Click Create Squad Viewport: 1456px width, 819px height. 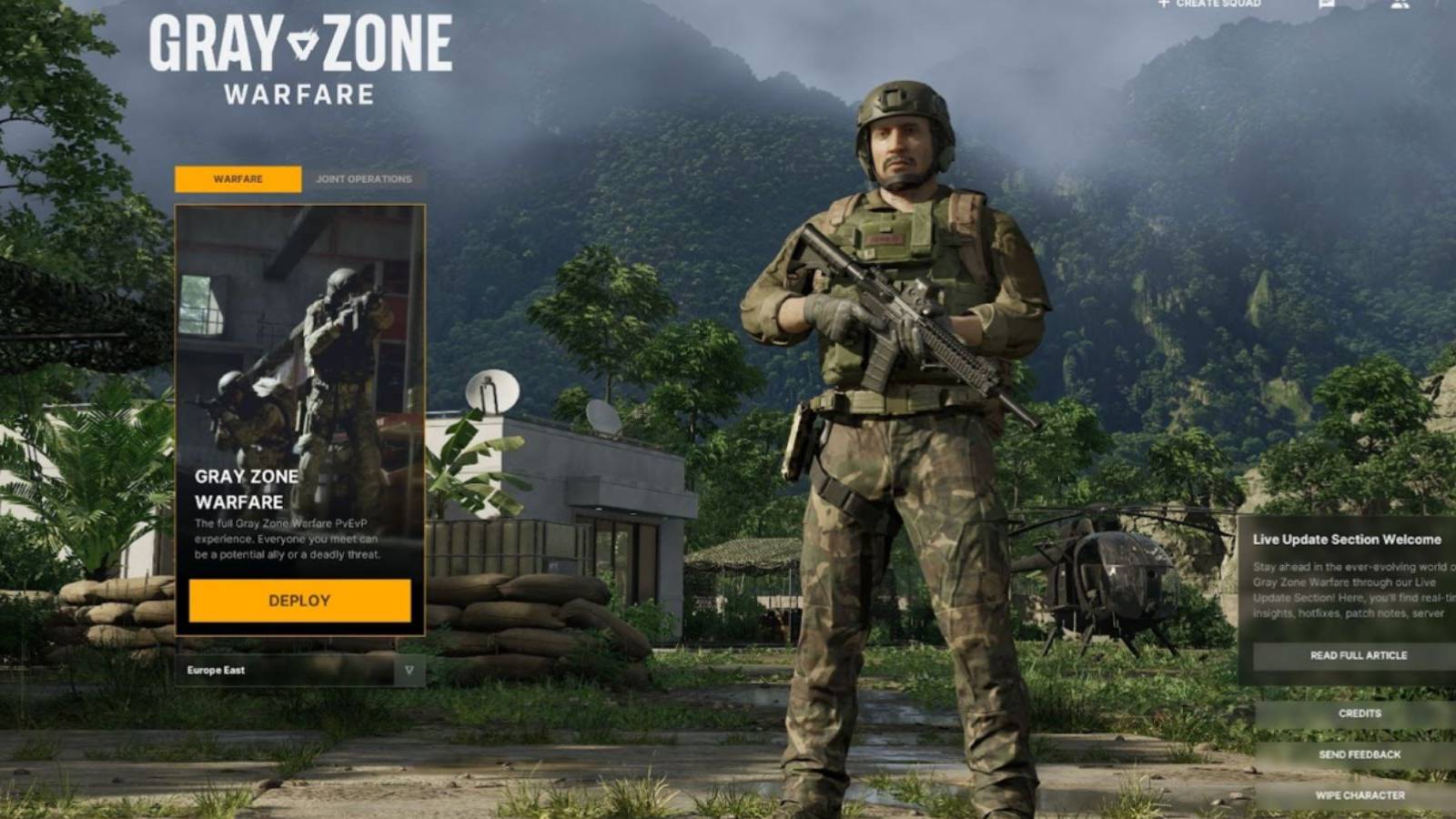tap(1218, 5)
